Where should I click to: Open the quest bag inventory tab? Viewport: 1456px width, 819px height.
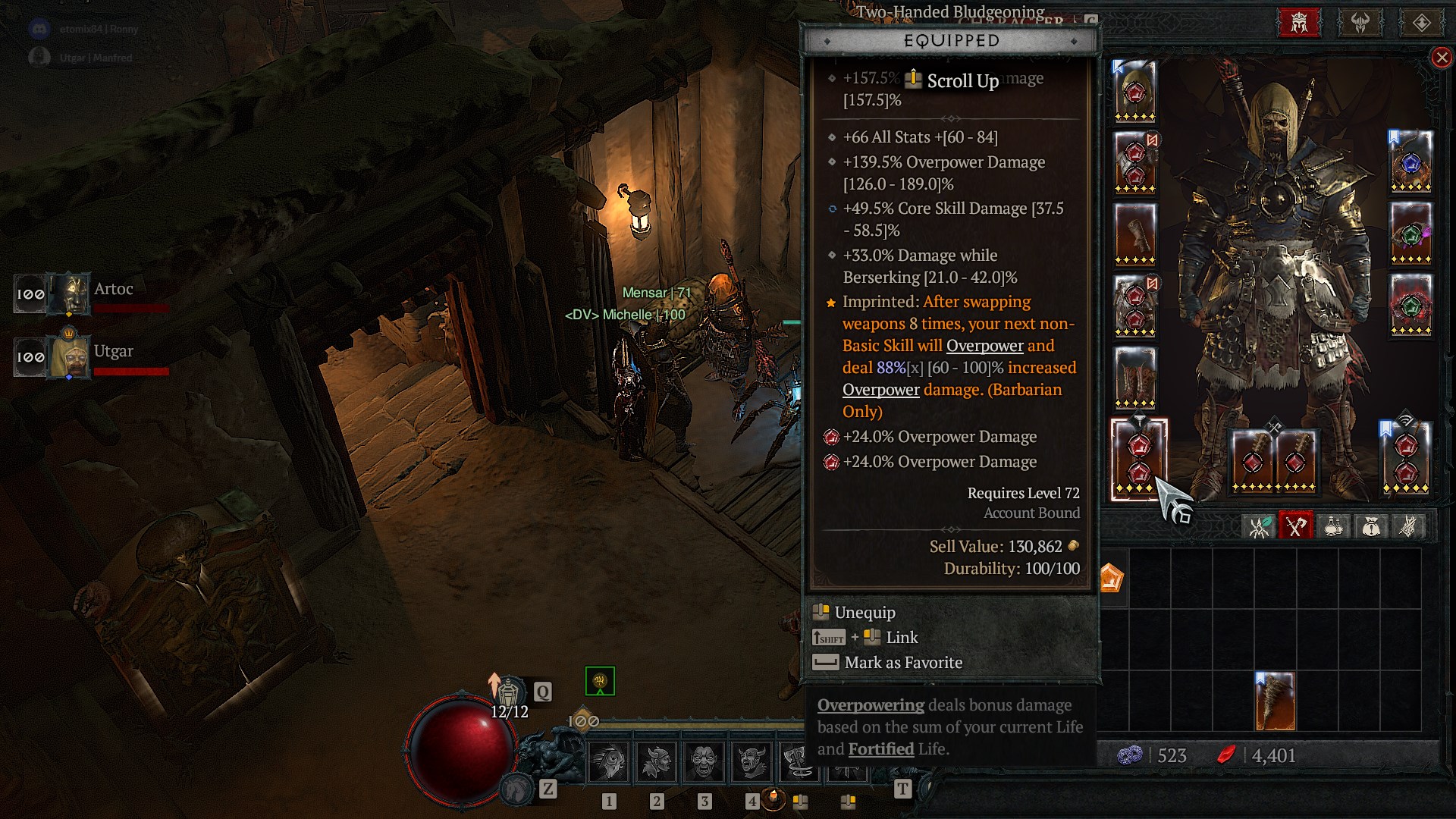(1370, 526)
